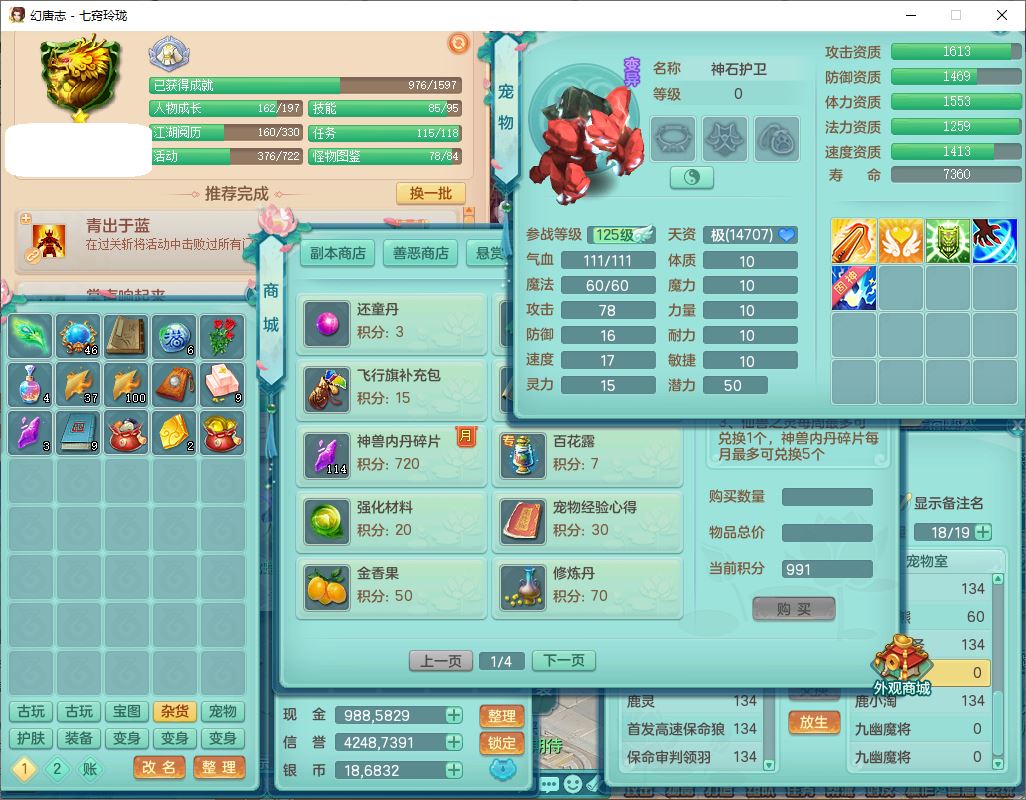Select the 还童丹 shop item
The image size is (1026, 800).
coord(392,322)
